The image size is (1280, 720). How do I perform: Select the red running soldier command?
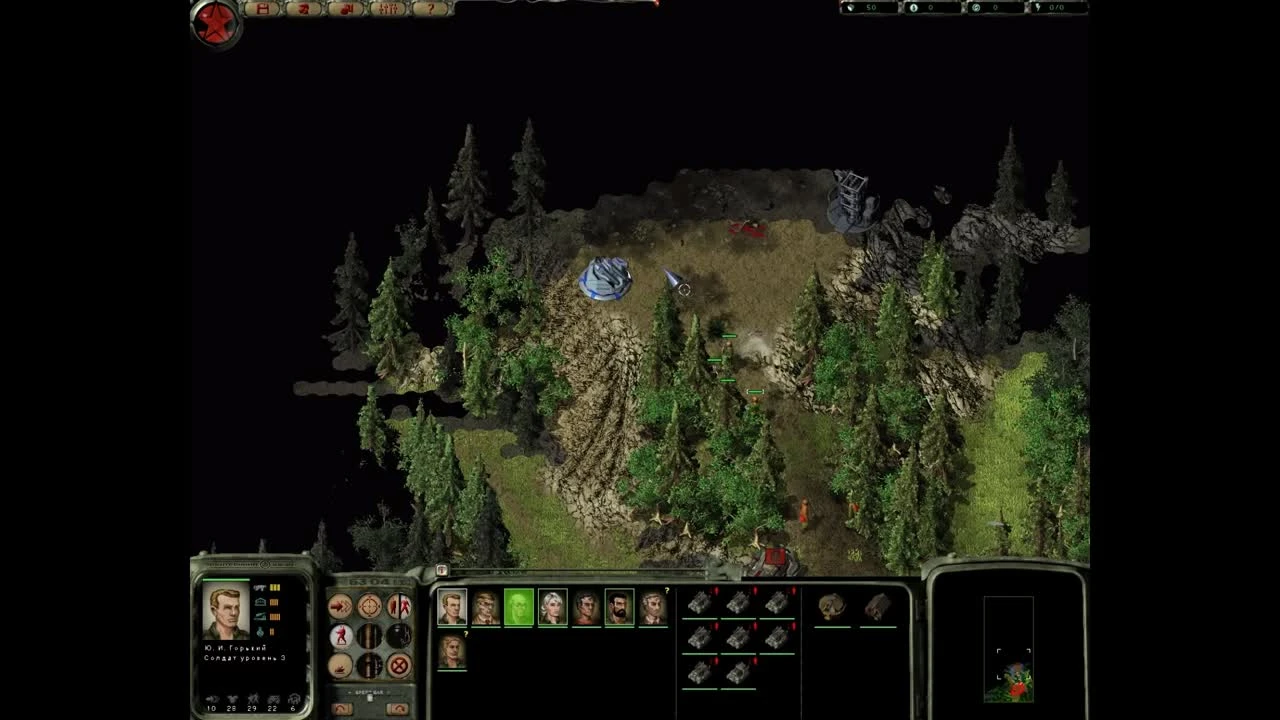coord(339,636)
